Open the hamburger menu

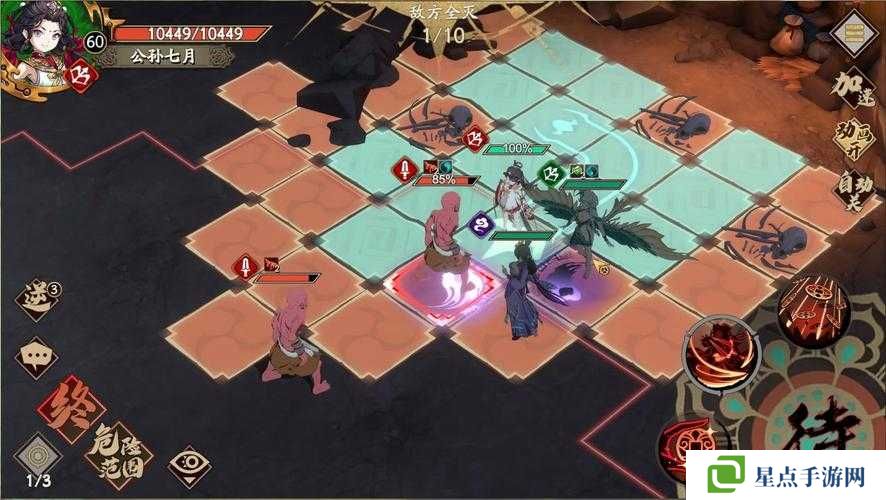point(854,35)
